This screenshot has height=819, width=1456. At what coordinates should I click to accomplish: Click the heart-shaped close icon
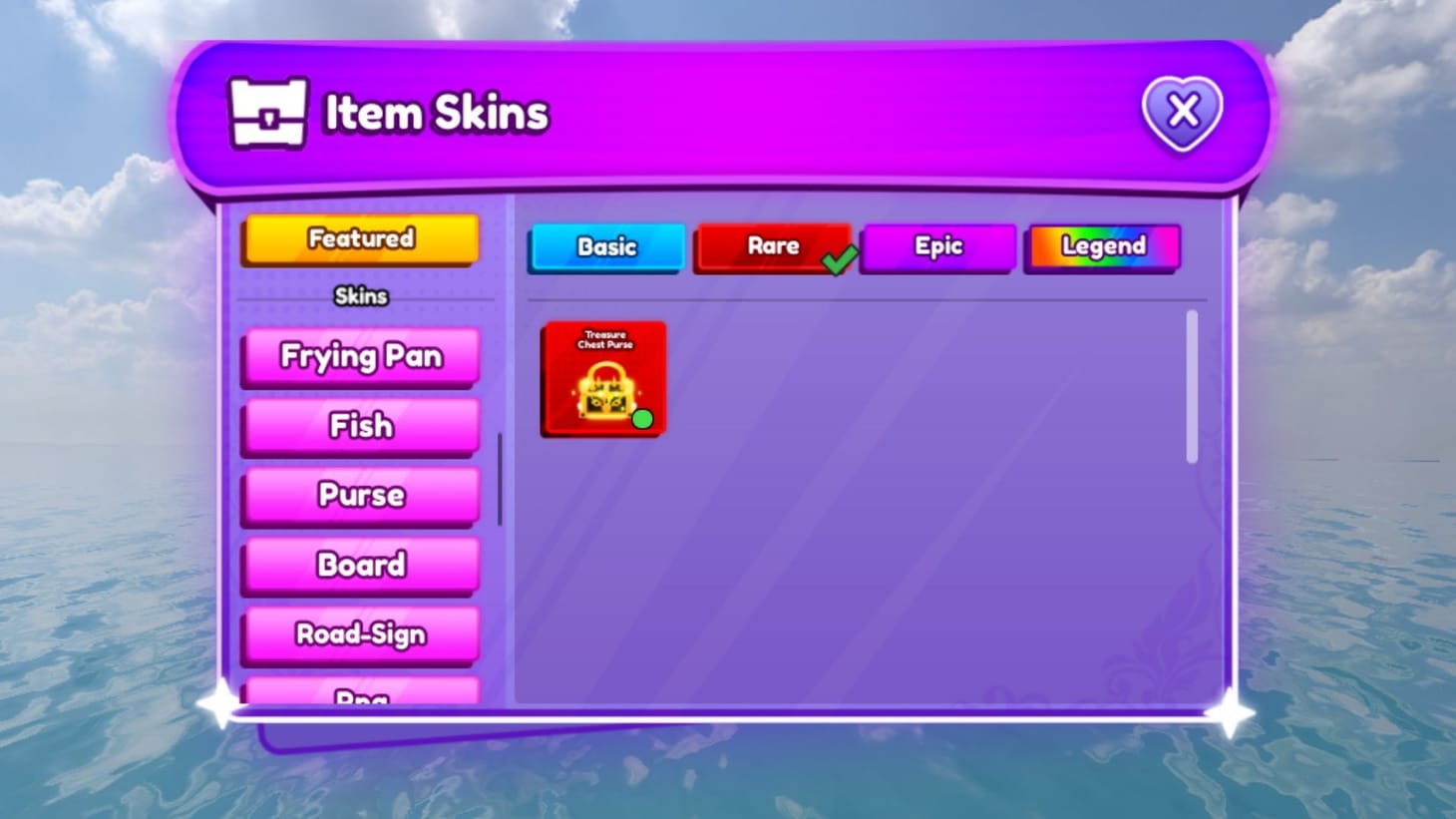click(1183, 113)
